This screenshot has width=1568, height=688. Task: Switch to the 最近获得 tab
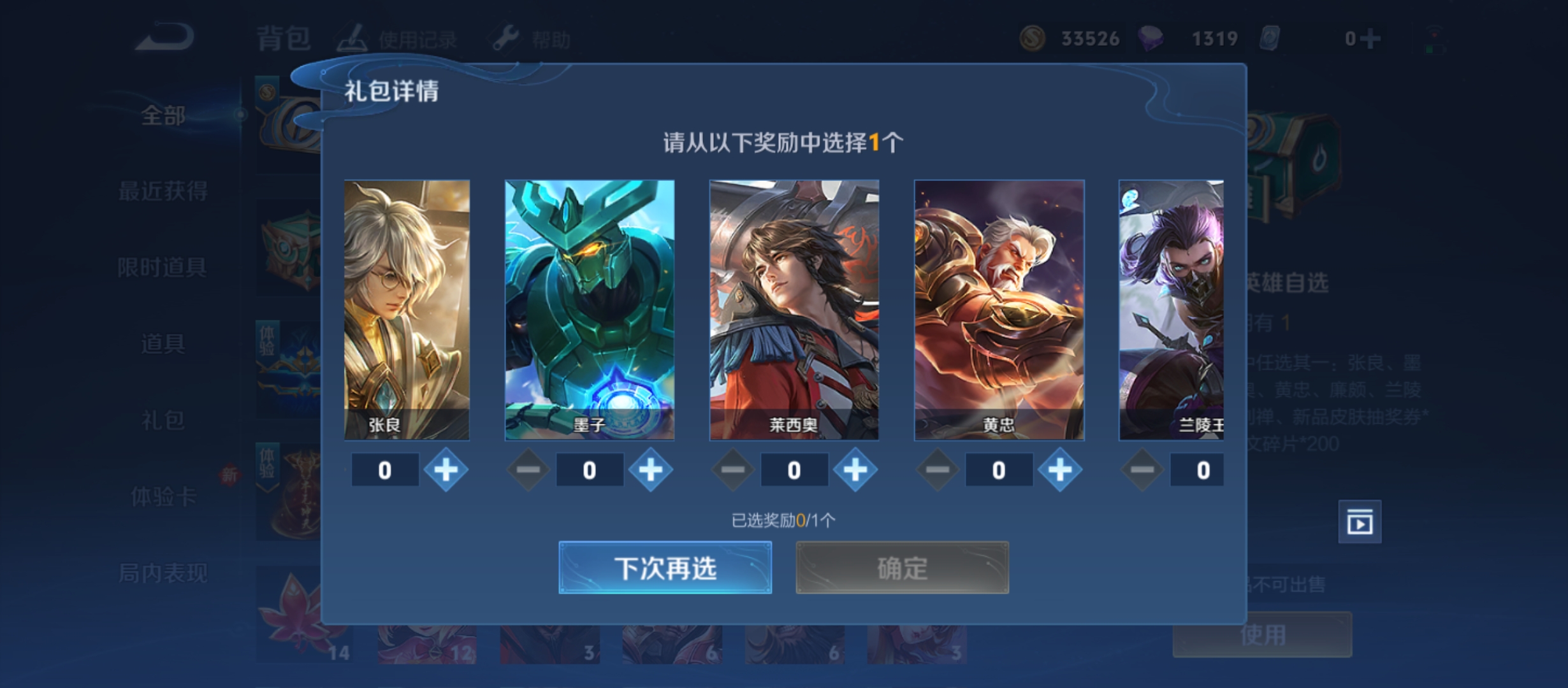(x=163, y=191)
